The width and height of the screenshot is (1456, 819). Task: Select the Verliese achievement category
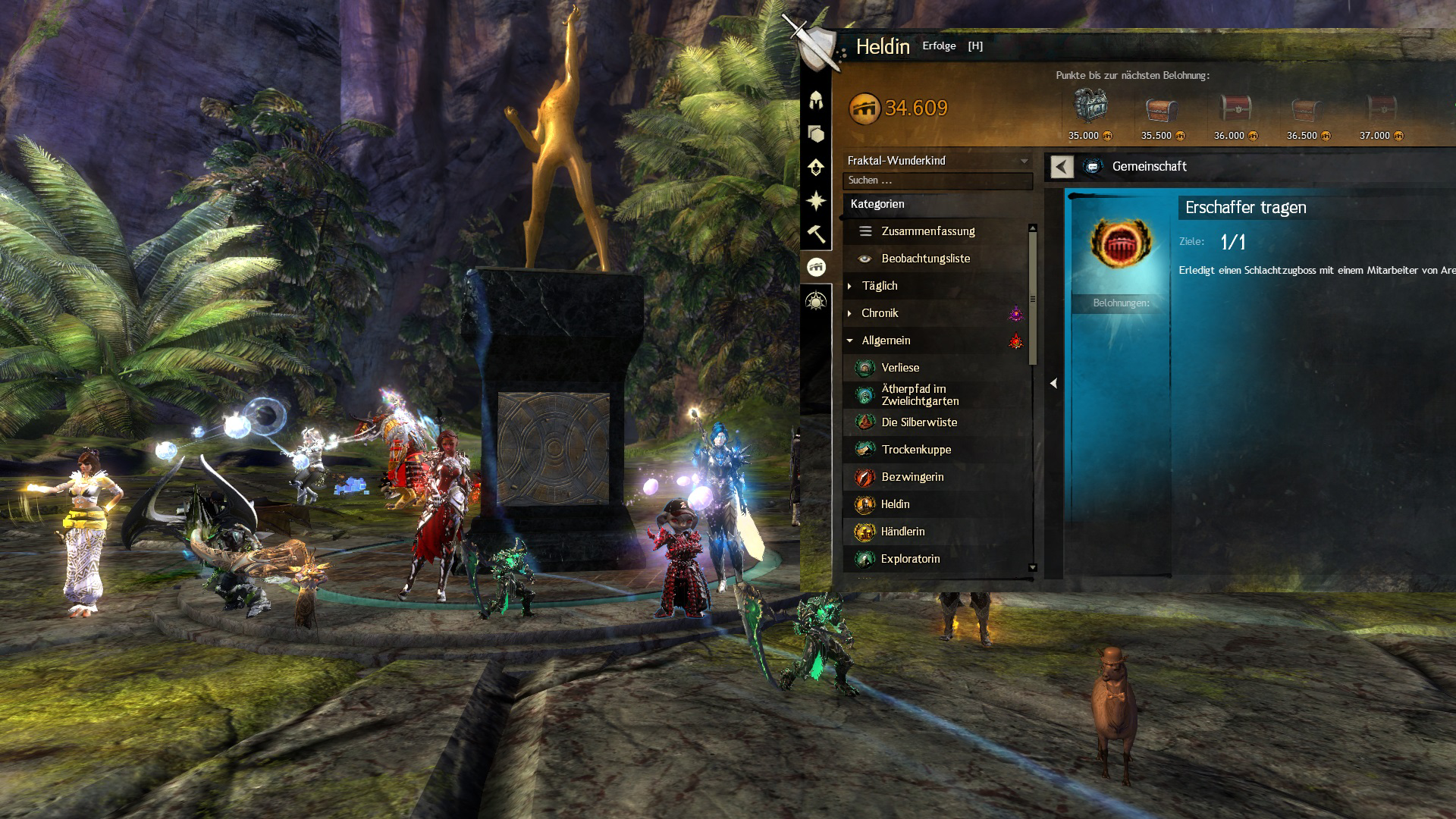[900, 368]
